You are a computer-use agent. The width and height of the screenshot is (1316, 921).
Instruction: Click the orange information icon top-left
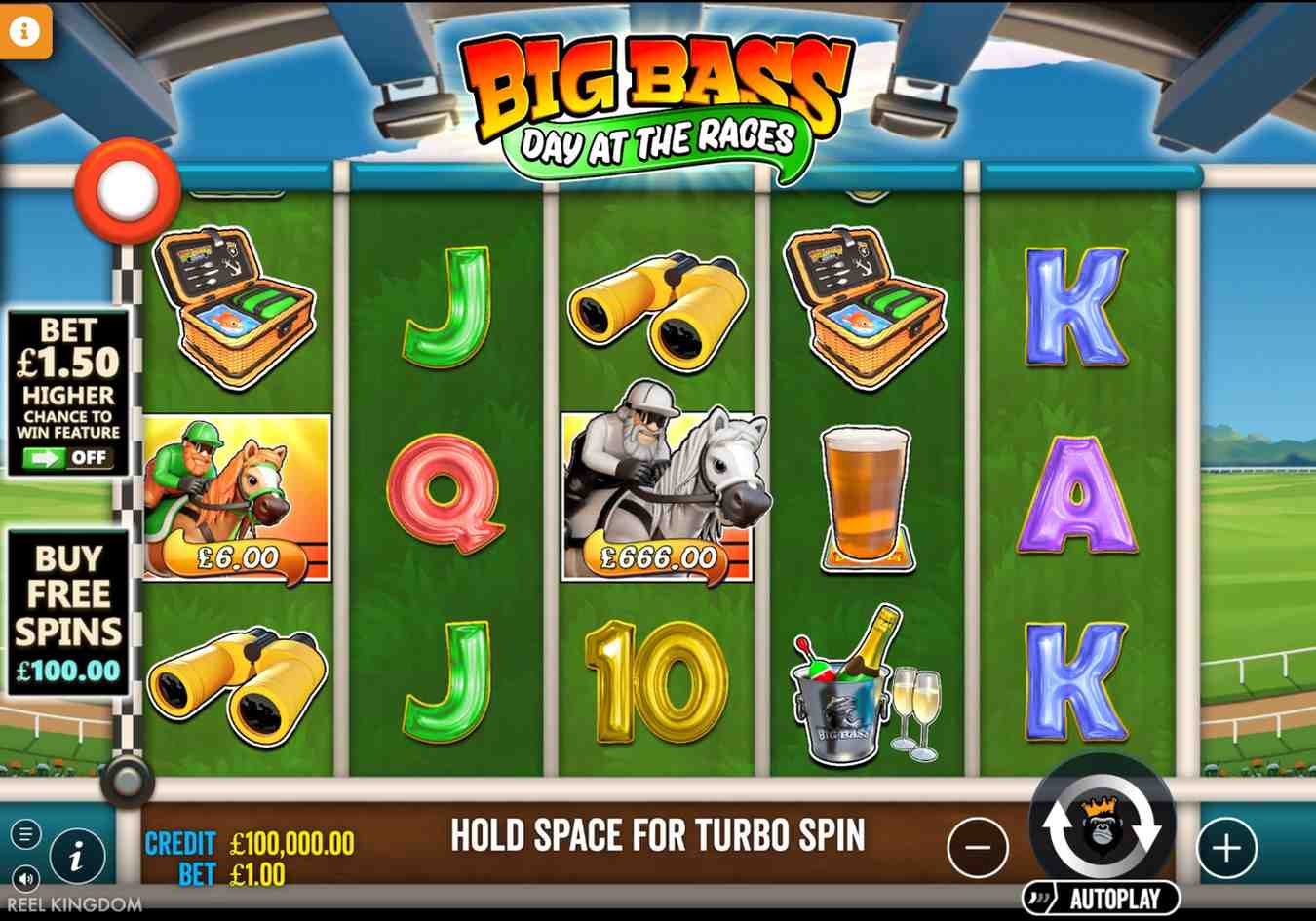(24, 31)
